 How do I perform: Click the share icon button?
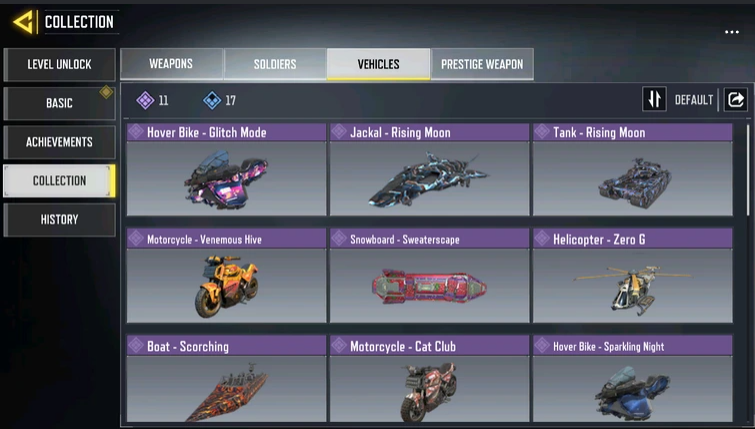(735, 100)
